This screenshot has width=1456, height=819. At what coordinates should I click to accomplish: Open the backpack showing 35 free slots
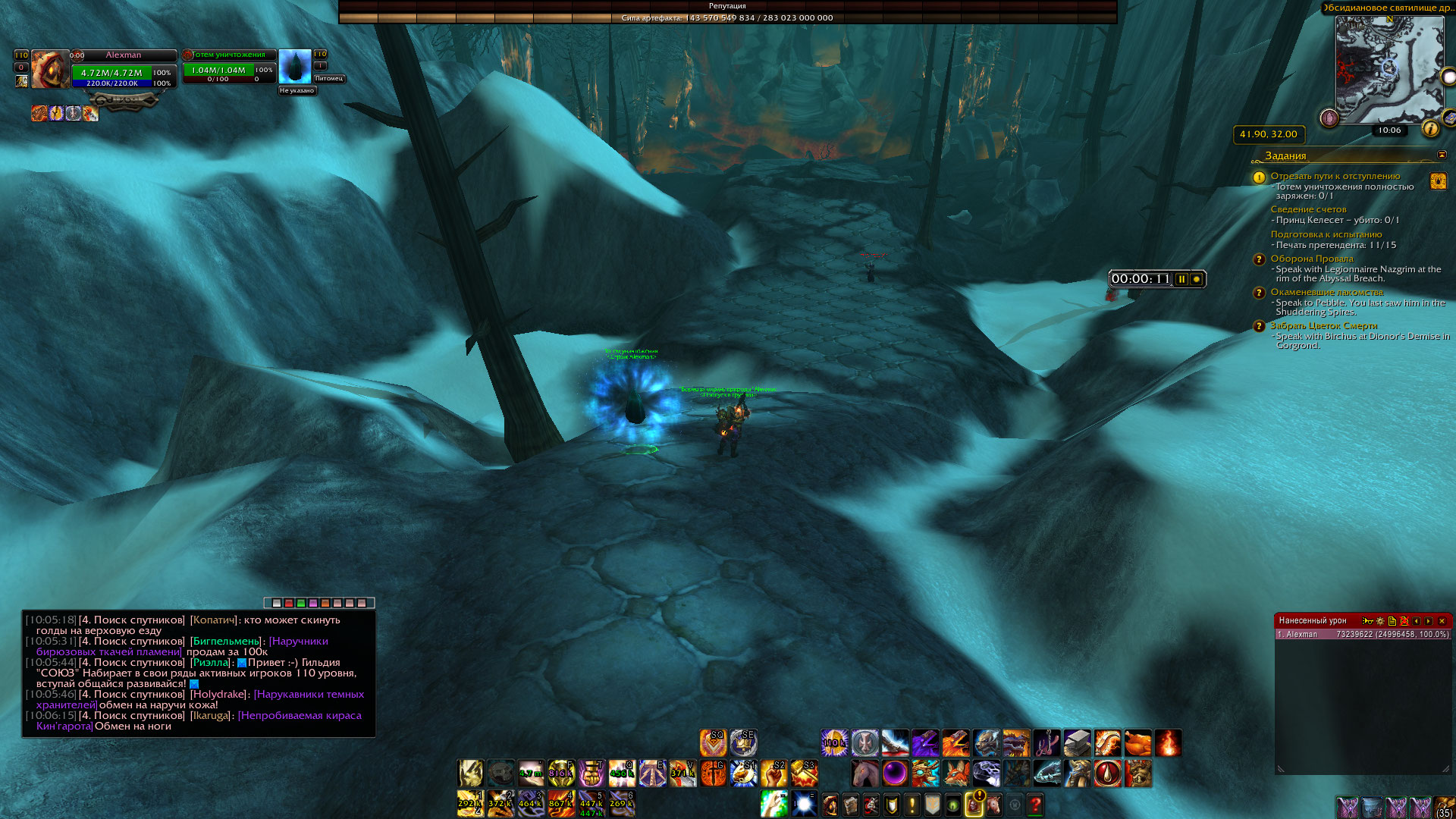click(x=1444, y=806)
